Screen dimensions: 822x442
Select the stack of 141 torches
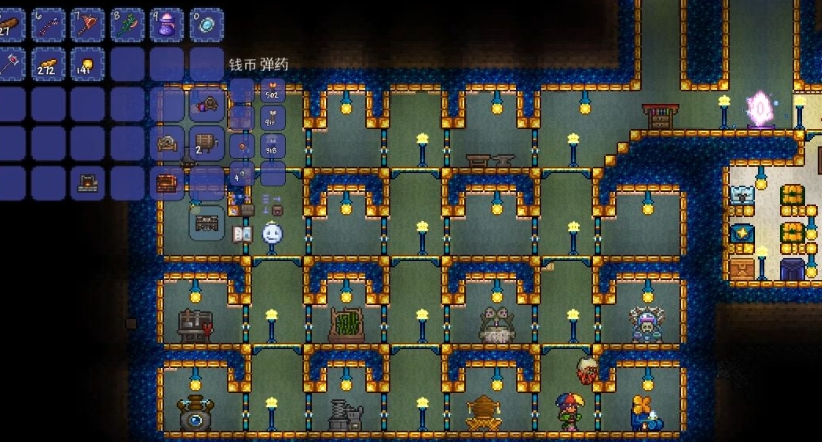[x=87, y=63]
